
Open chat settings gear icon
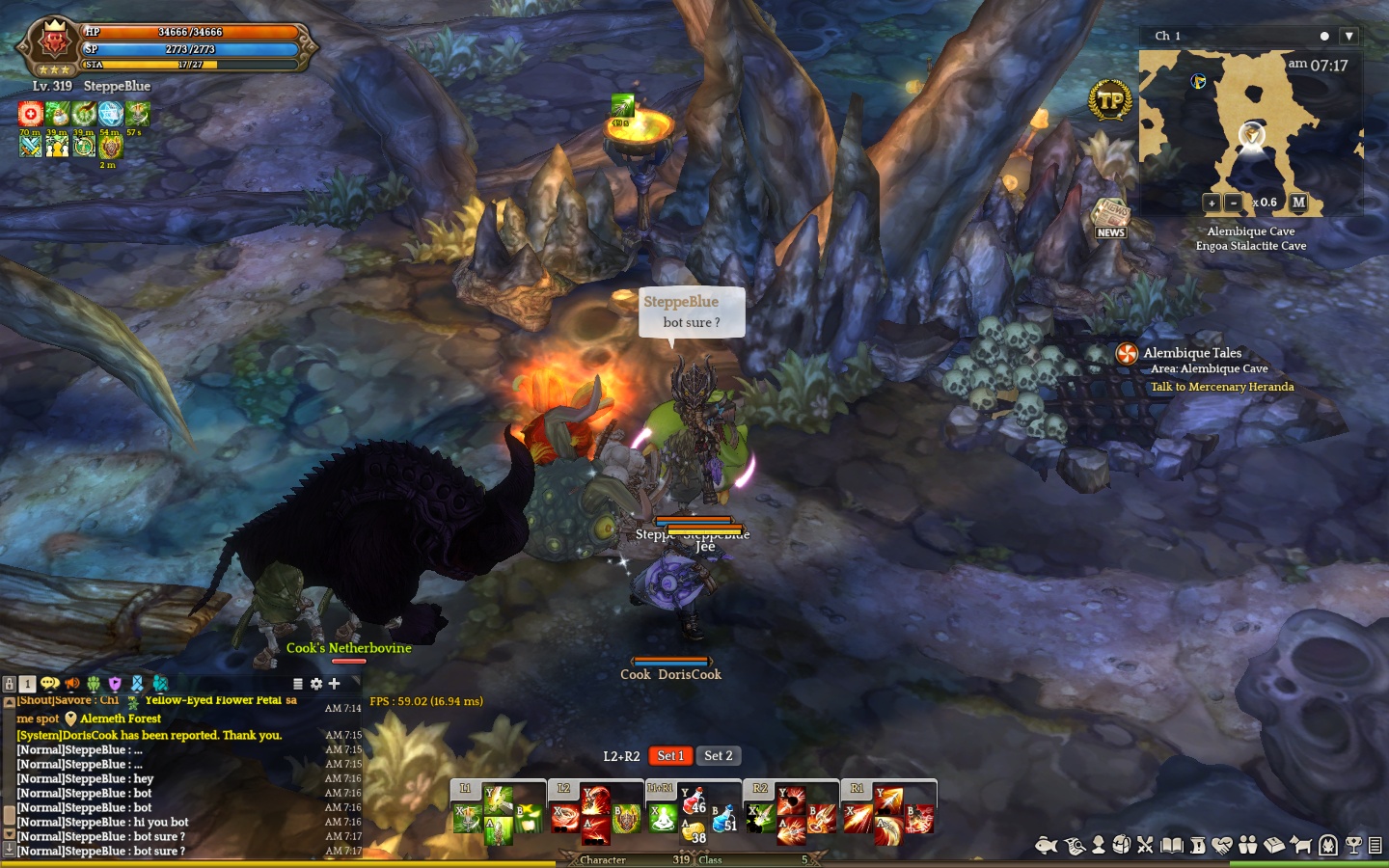[x=316, y=684]
